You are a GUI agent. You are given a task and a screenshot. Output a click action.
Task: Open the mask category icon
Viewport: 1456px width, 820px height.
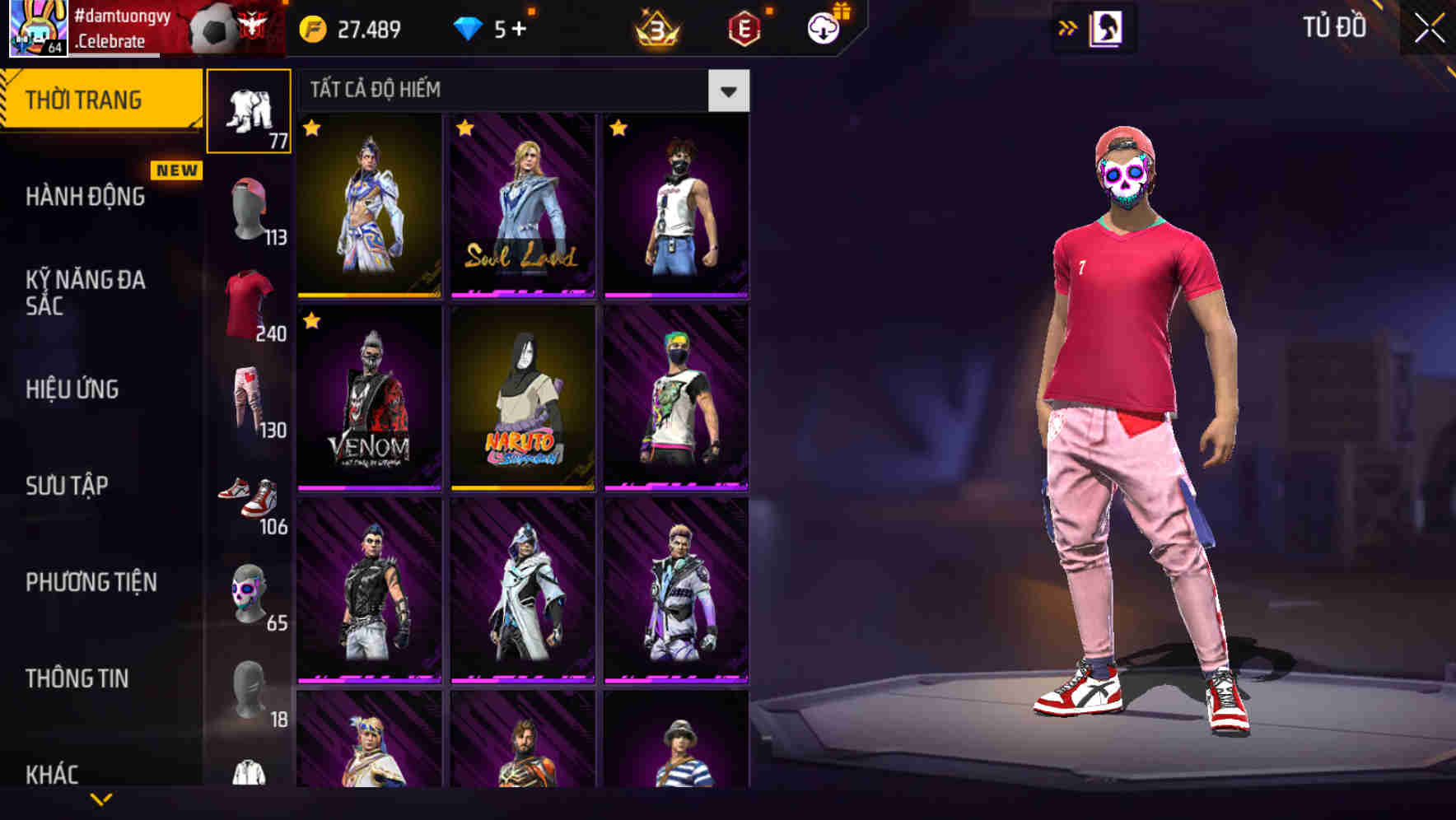pyautogui.click(x=250, y=591)
